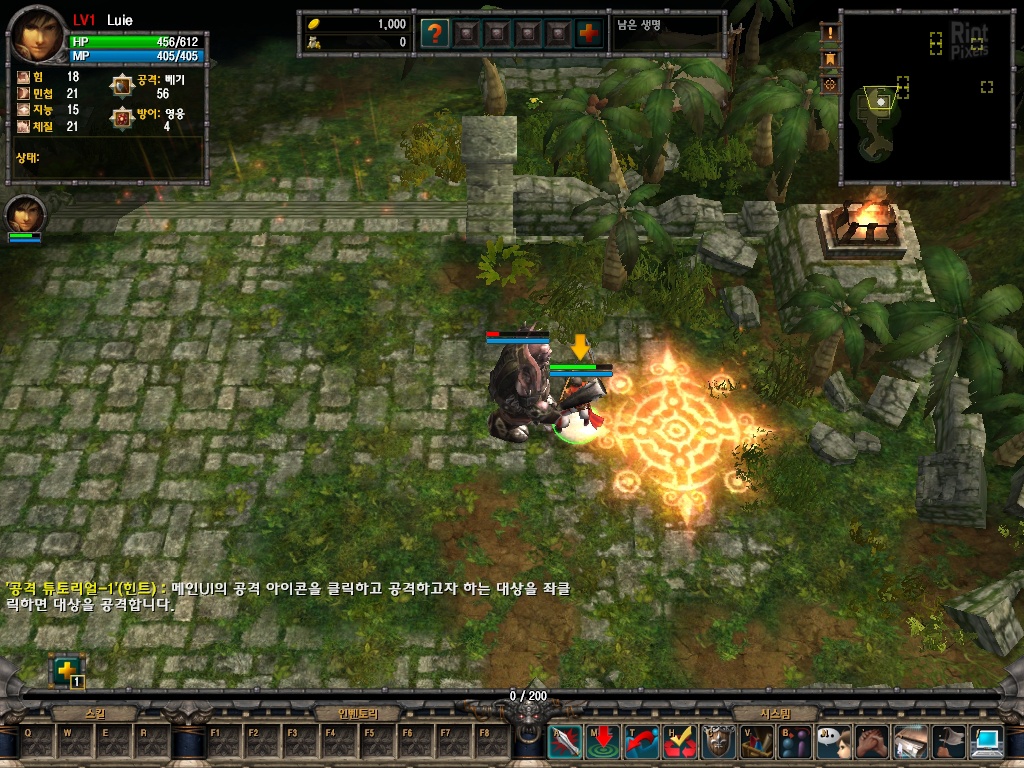This screenshot has width=1024, height=768.
Task: Choose the checkmark recycle command icon
Action: pos(680,742)
